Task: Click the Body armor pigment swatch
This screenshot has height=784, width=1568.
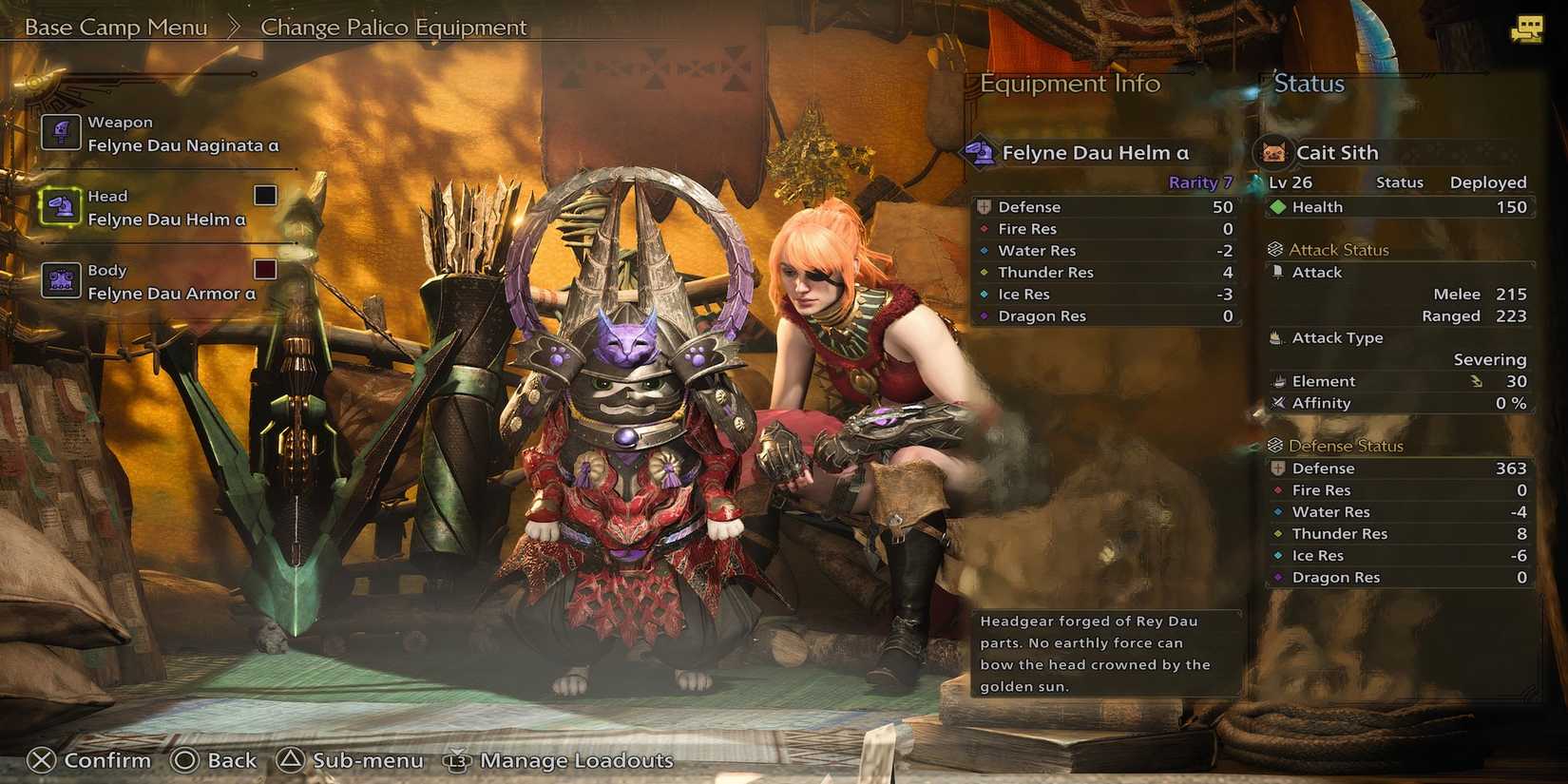Action: pyautogui.click(x=264, y=269)
